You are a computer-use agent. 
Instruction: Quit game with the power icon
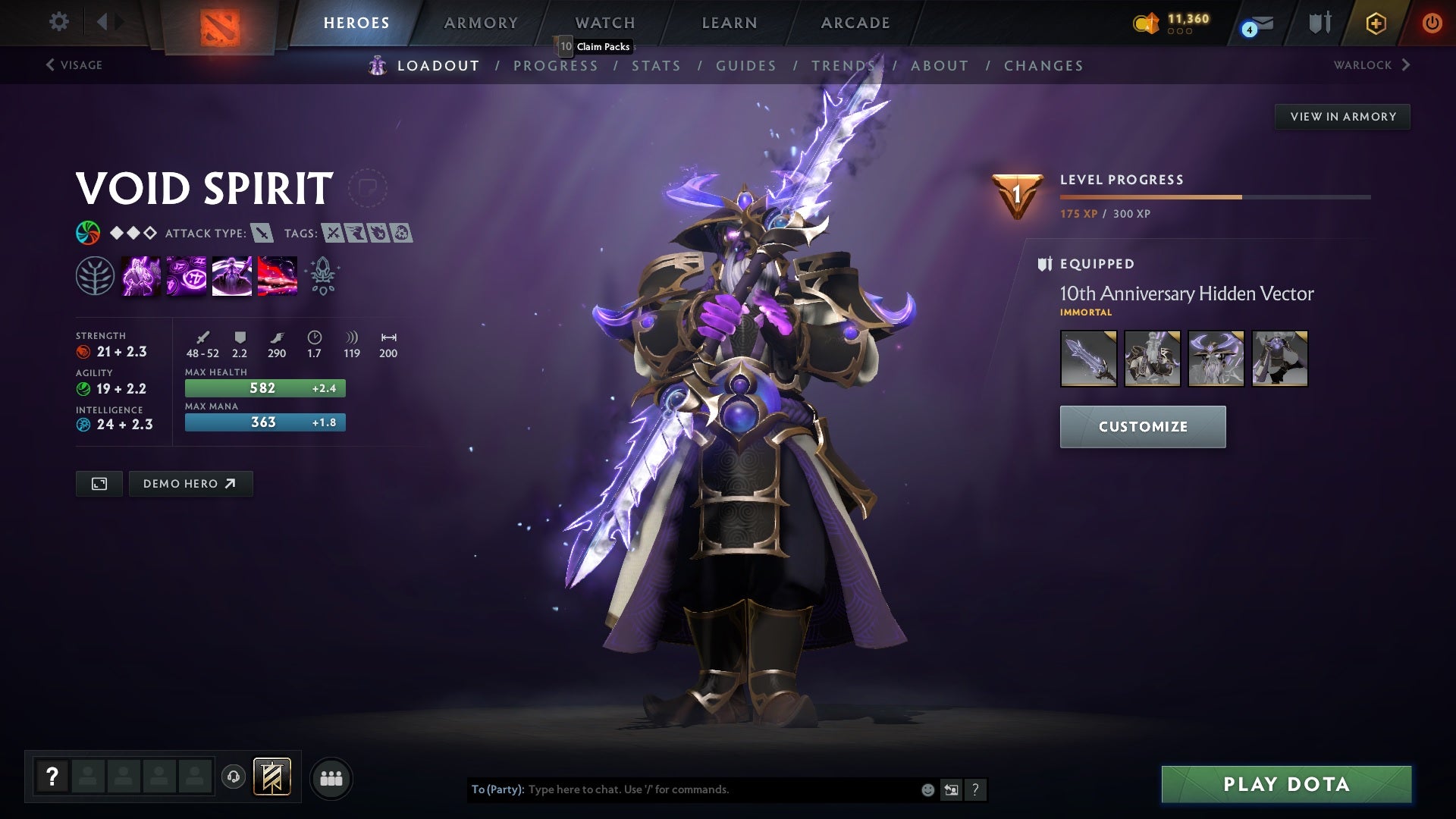[x=1432, y=23]
